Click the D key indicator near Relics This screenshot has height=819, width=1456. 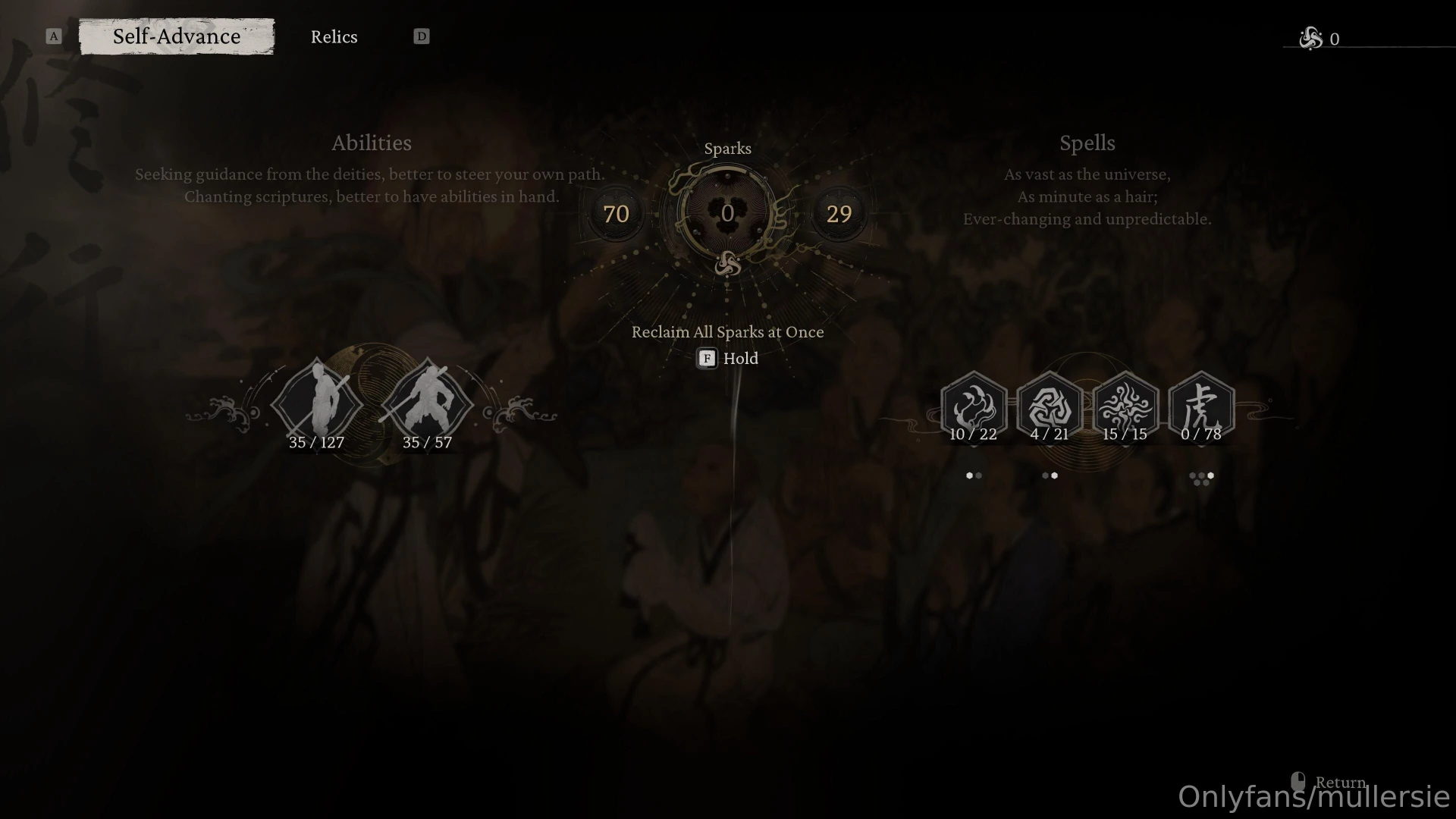pyautogui.click(x=422, y=36)
